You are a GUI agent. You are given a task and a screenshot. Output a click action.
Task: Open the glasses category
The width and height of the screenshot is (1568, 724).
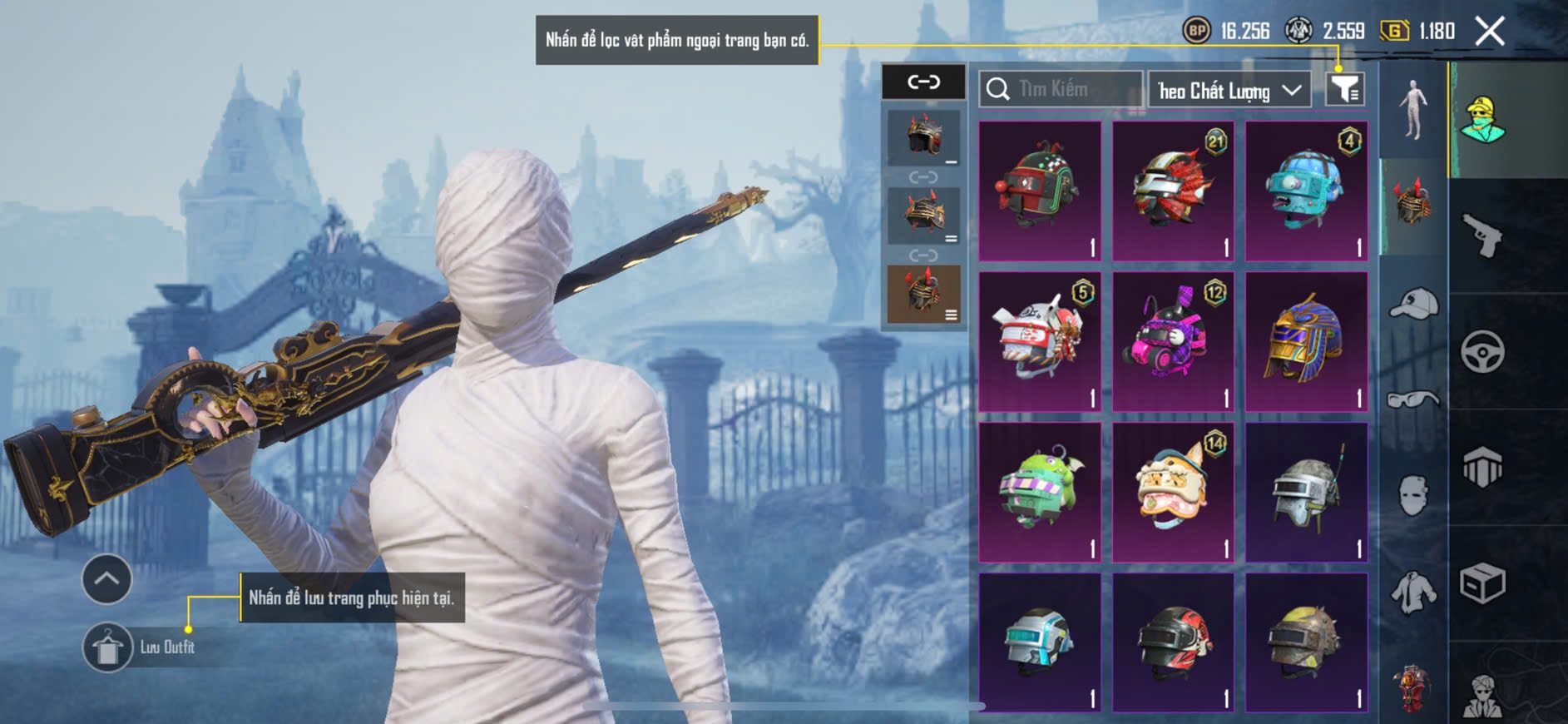coord(1413,400)
